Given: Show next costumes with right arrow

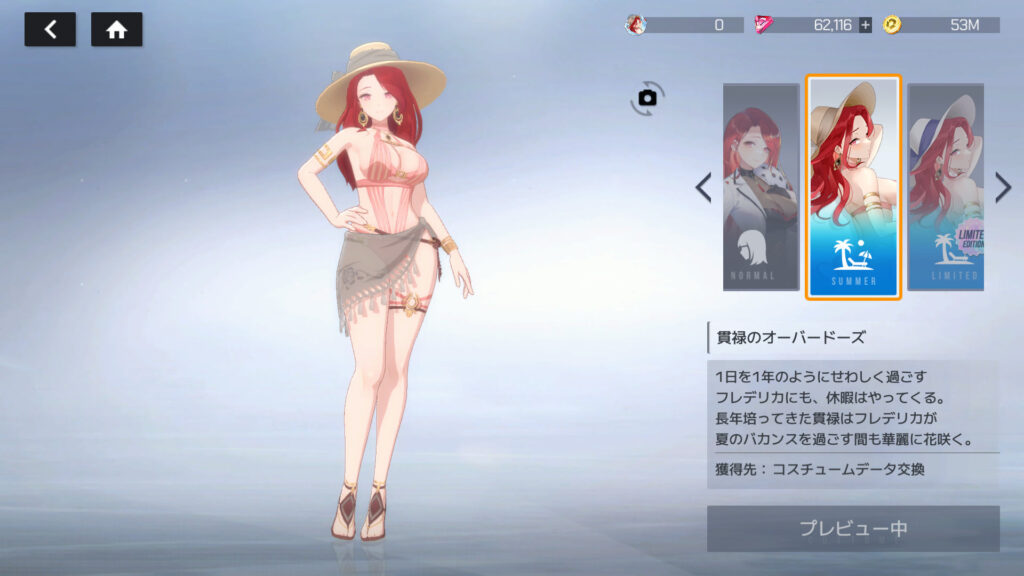Looking at the screenshot, I should 1003,187.
